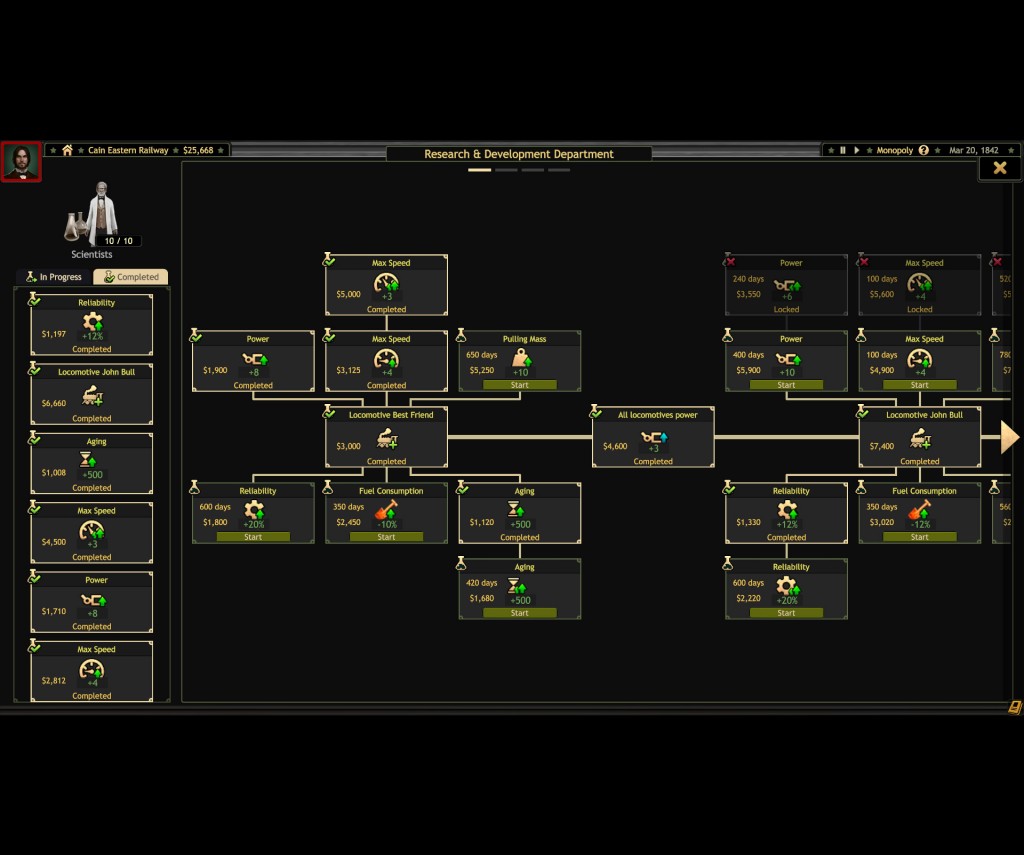This screenshot has height=855, width=1024.
Task: Open the help question mark icon
Action: click(924, 150)
